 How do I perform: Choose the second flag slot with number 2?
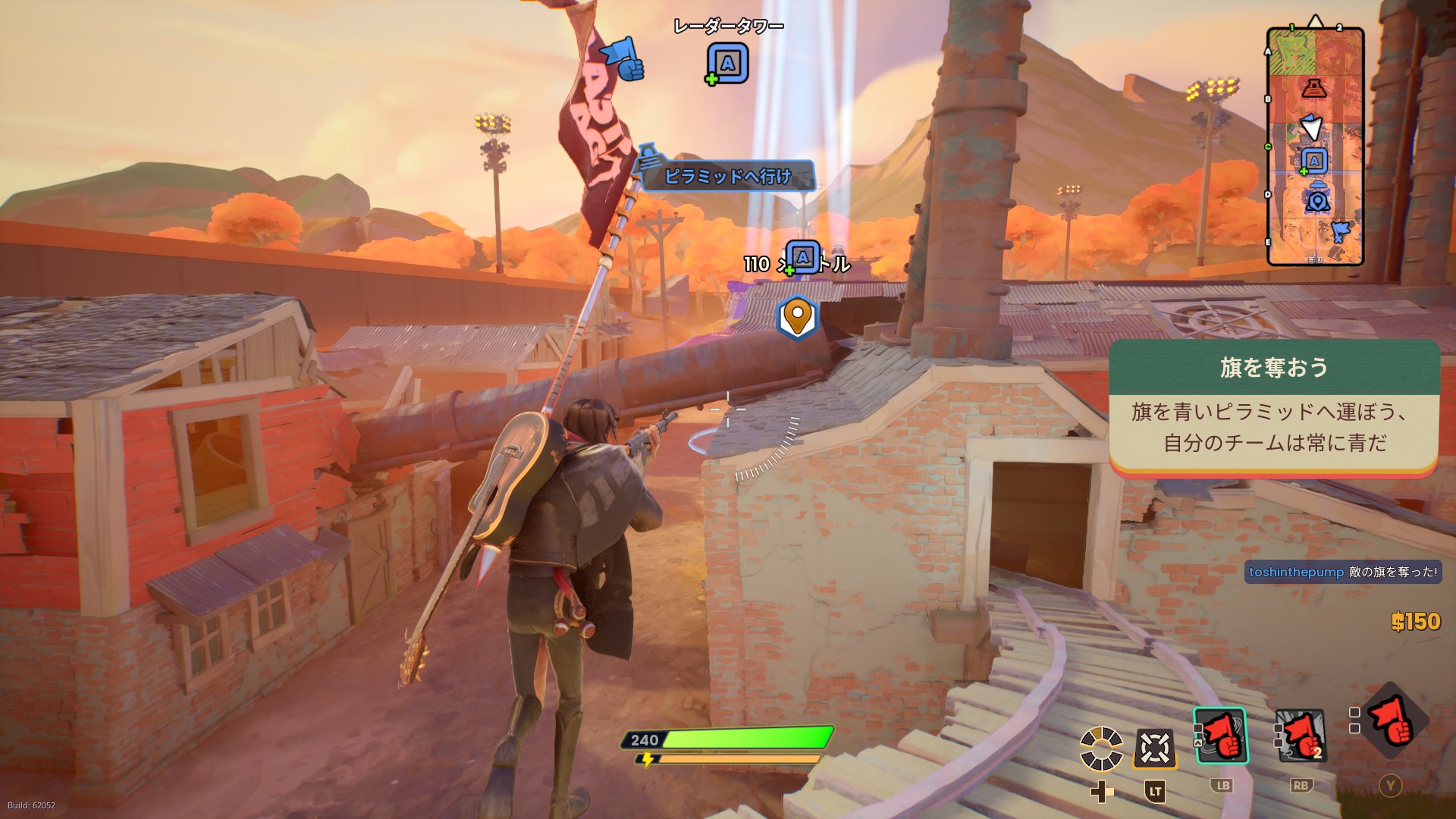coord(1301,735)
